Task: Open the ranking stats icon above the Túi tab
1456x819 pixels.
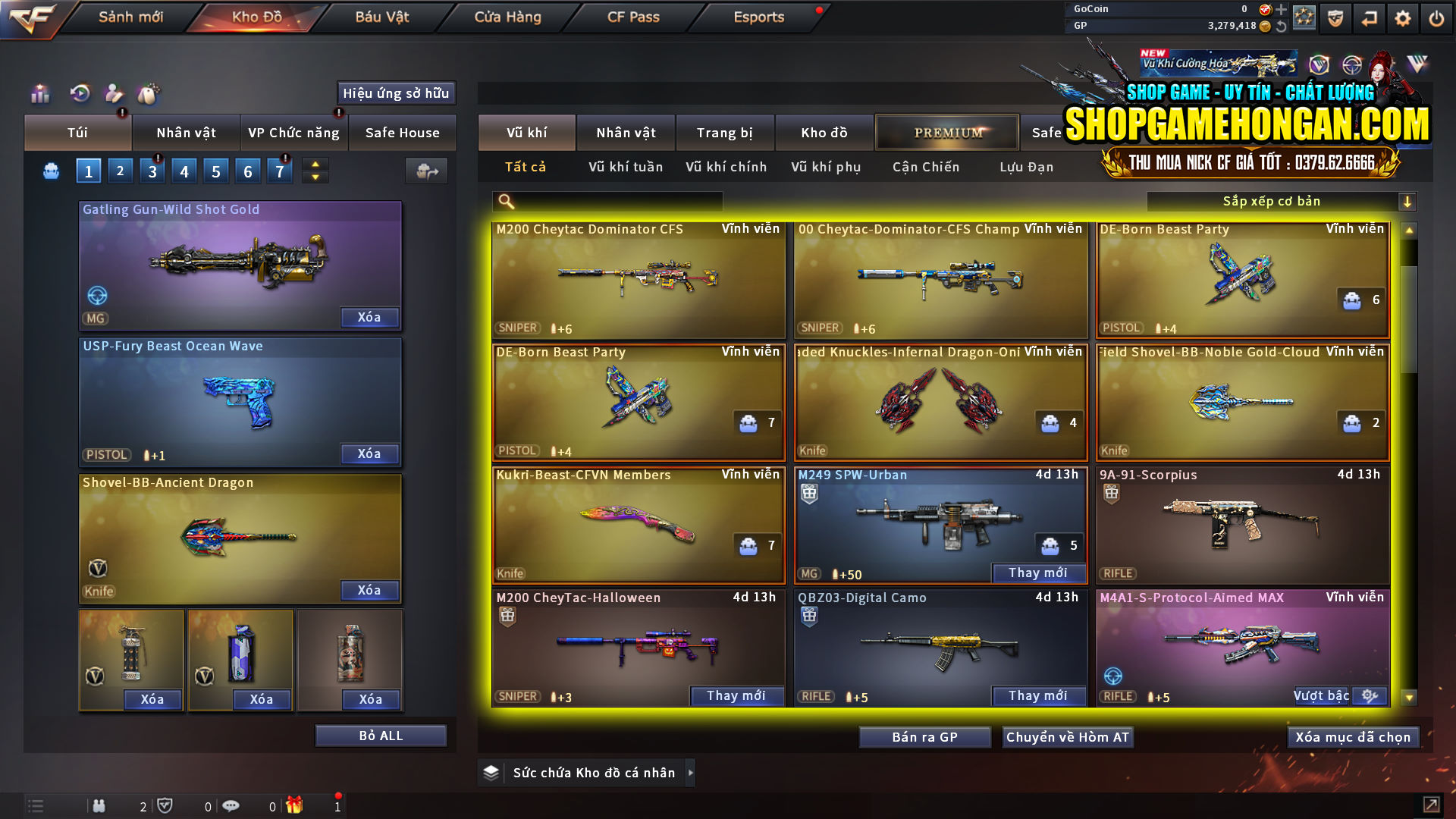Action: 39,93
